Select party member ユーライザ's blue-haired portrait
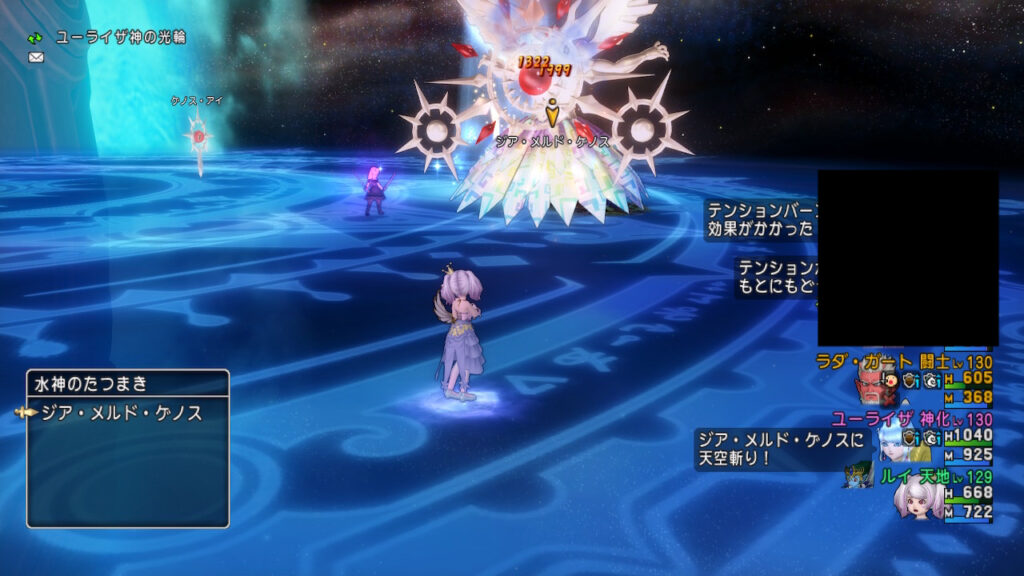Image resolution: width=1024 pixels, height=576 pixels. (x=893, y=438)
